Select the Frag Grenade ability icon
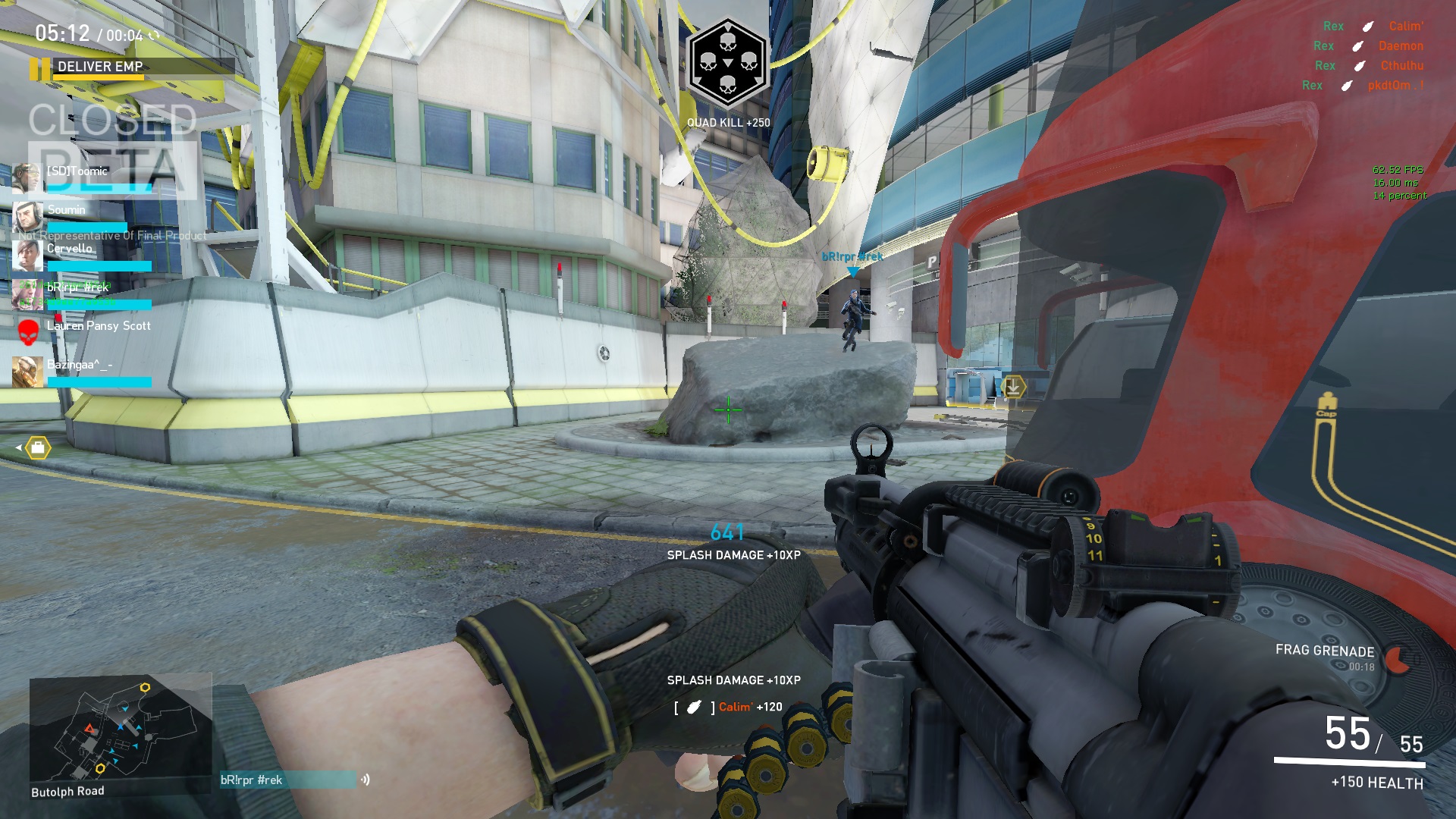 [x=1397, y=660]
